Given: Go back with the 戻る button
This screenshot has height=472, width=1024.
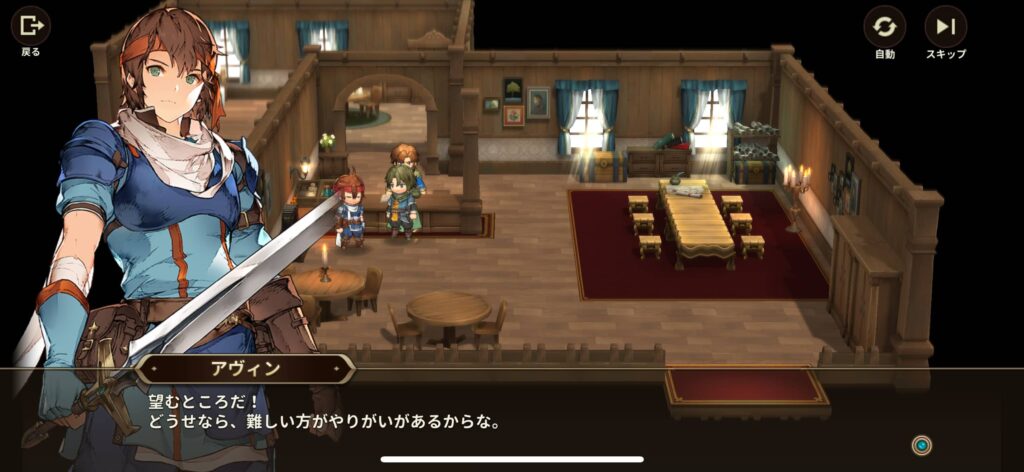Looking at the screenshot, I should click(30, 26).
